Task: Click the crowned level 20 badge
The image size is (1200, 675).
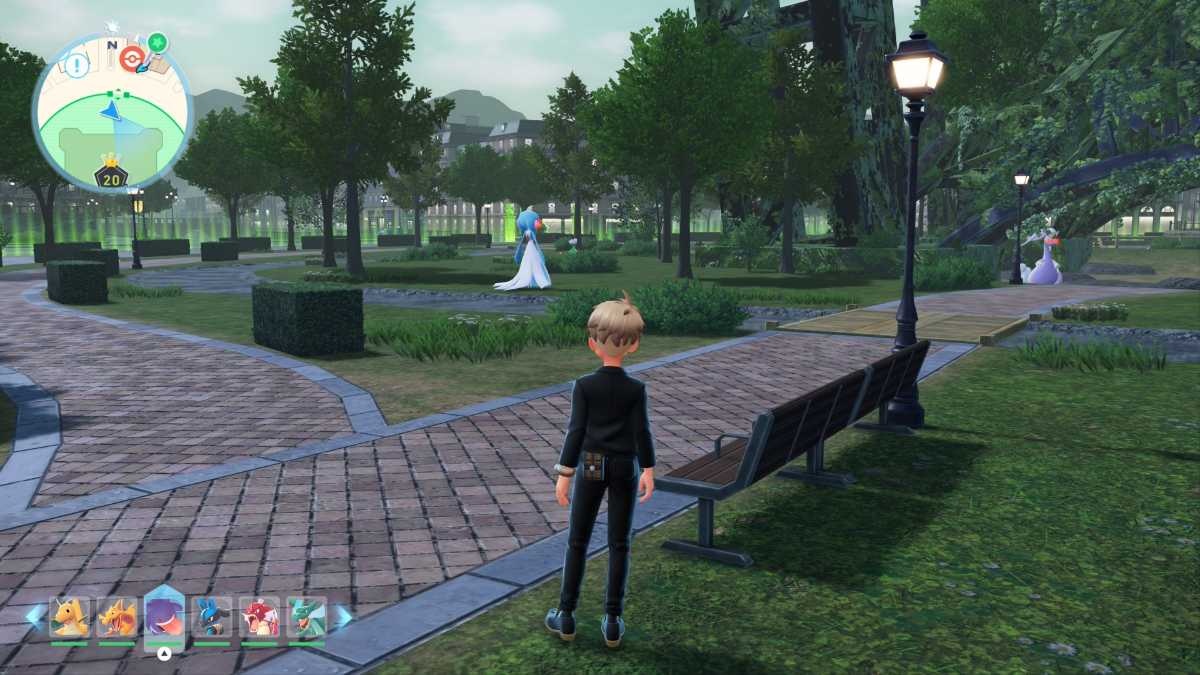Action: click(x=111, y=174)
